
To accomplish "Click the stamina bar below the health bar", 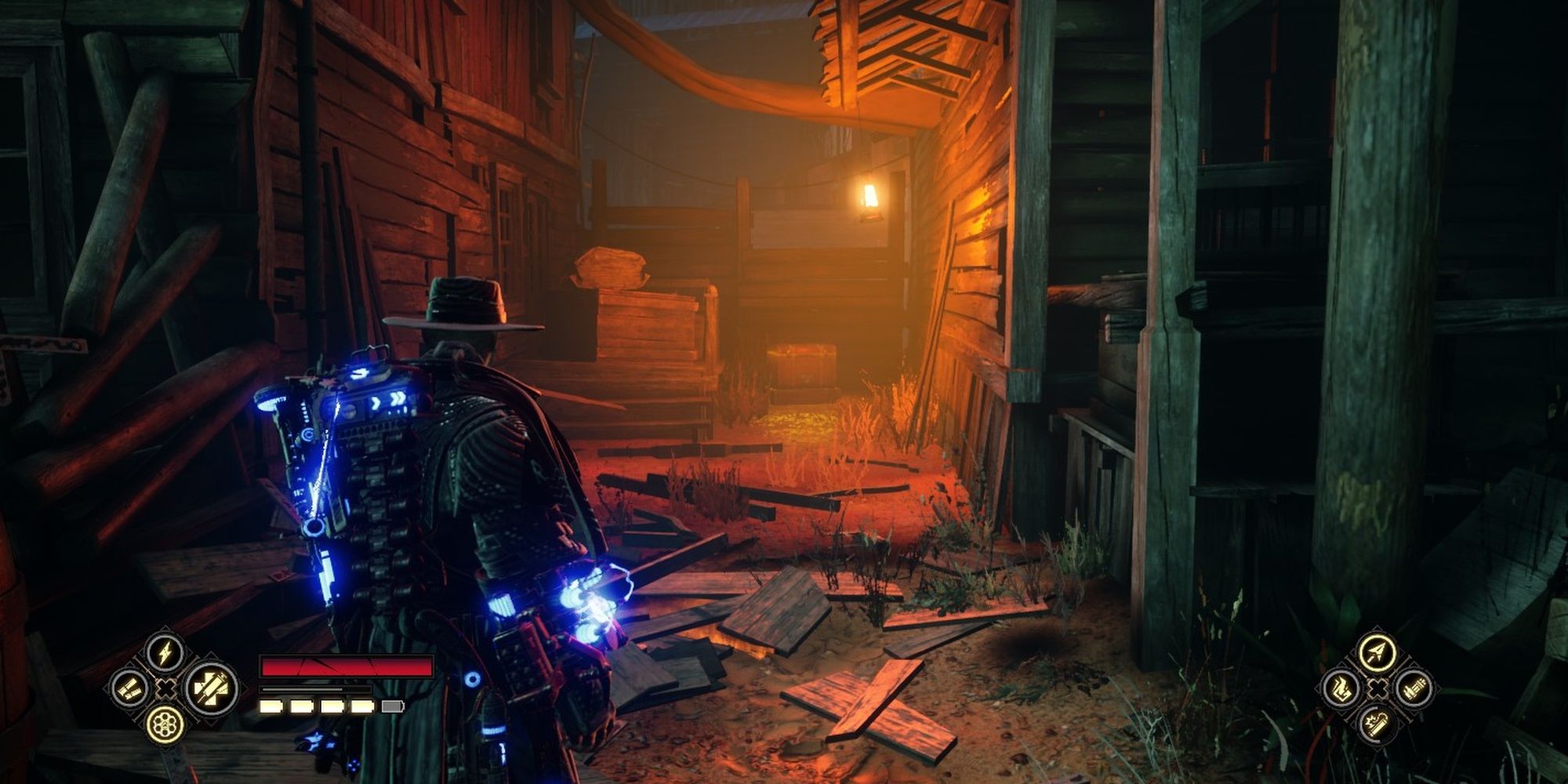I will pos(316,688).
